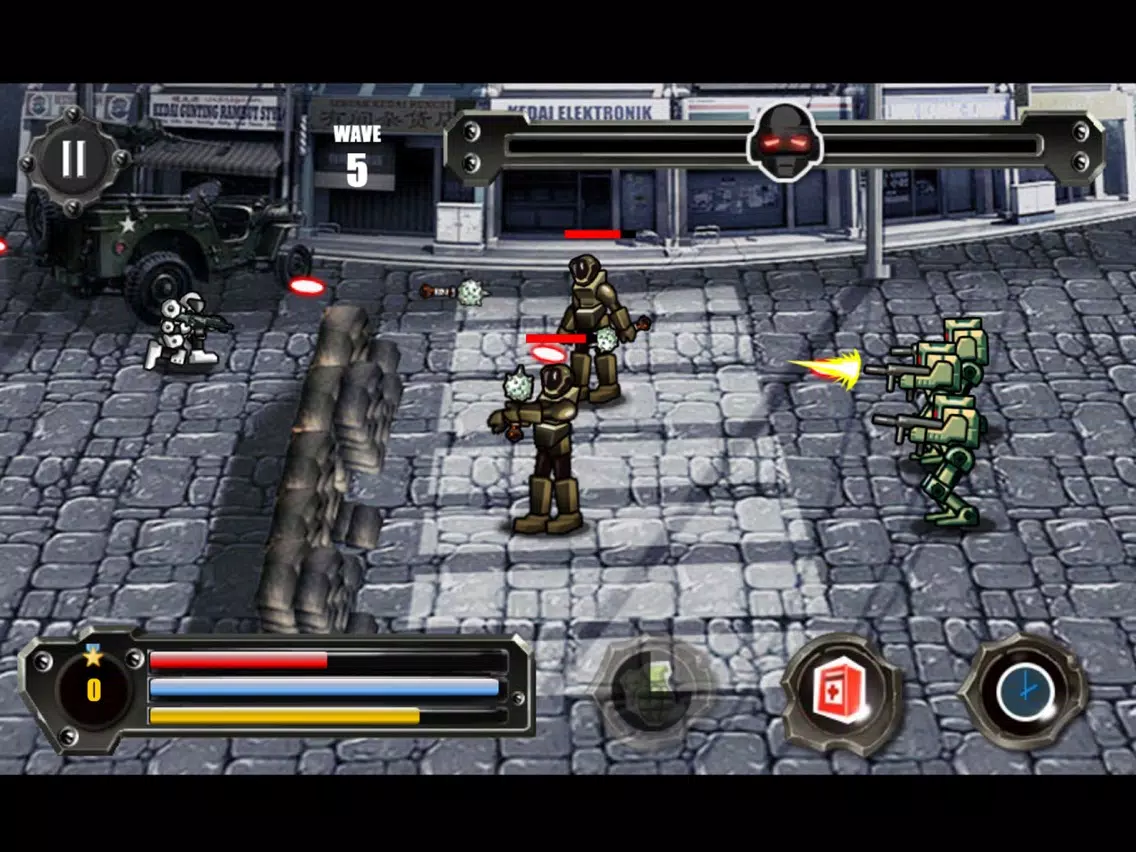Screen dimensions: 1136x852
Task: Pause the game
Action: tap(73, 160)
